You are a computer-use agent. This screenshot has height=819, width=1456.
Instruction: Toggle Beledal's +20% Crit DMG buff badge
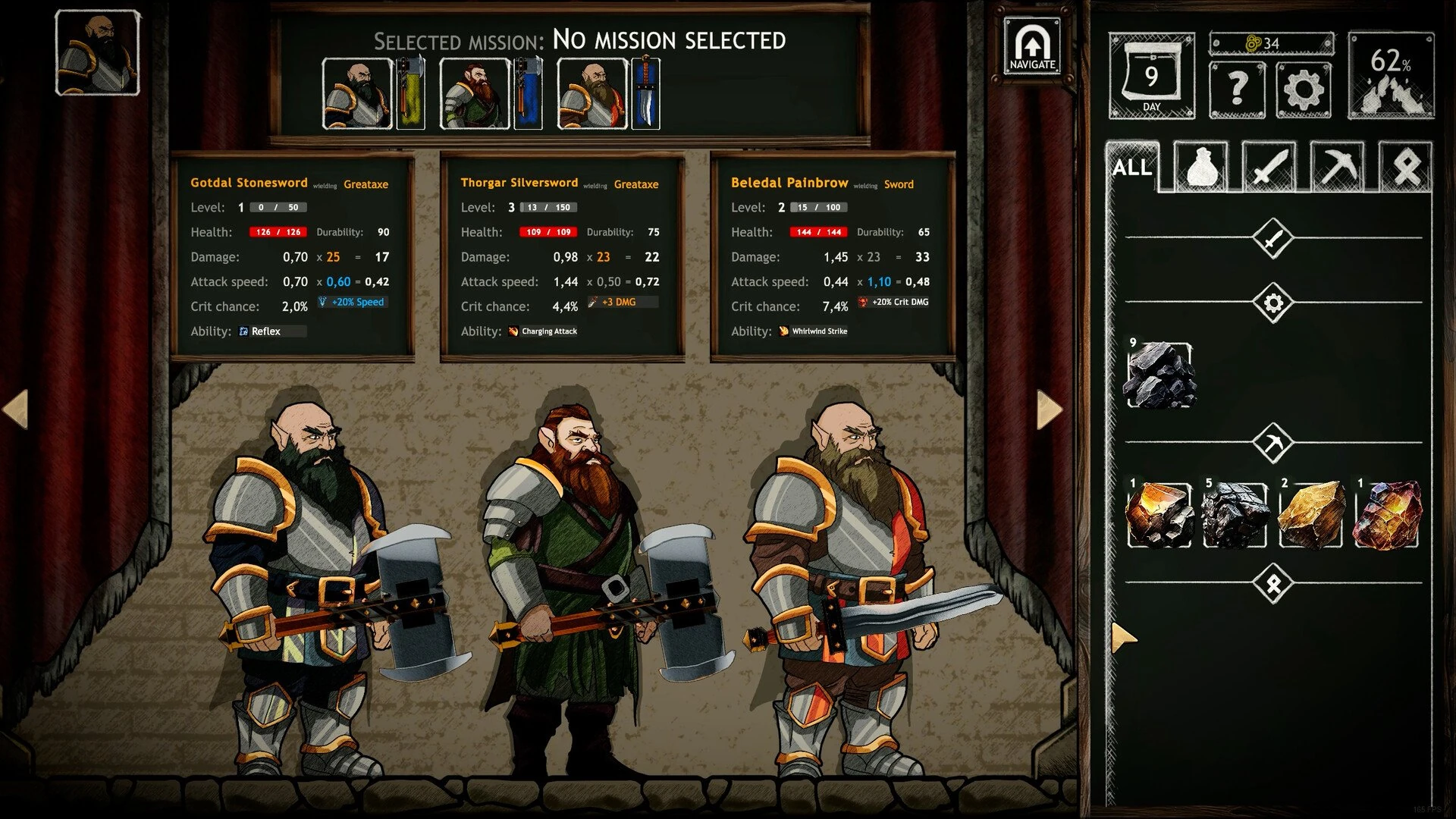[894, 301]
